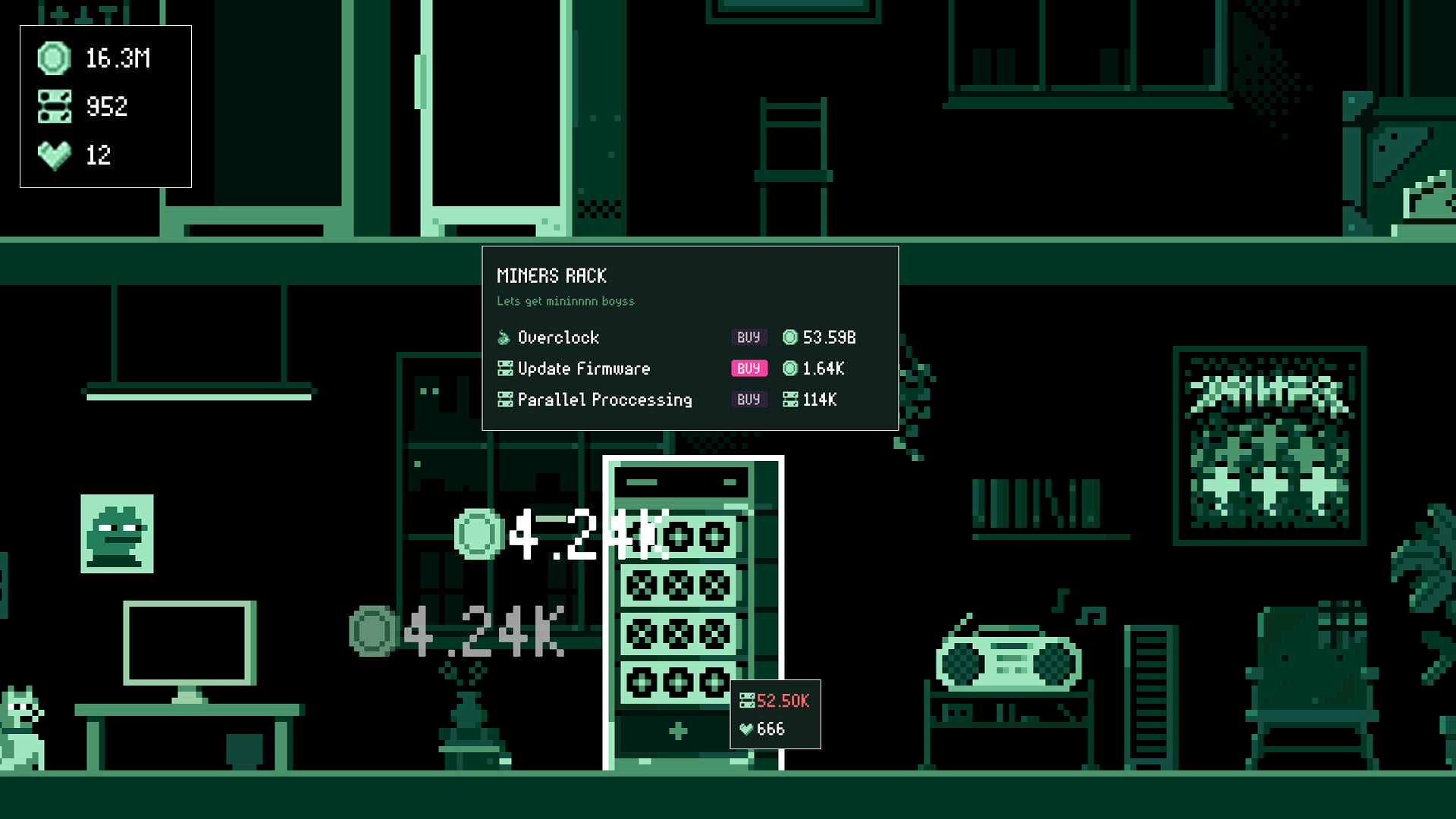The image size is (1456, 819).
Task: Click the coin icon next to 53.59B price
Action: pos(790,337)
